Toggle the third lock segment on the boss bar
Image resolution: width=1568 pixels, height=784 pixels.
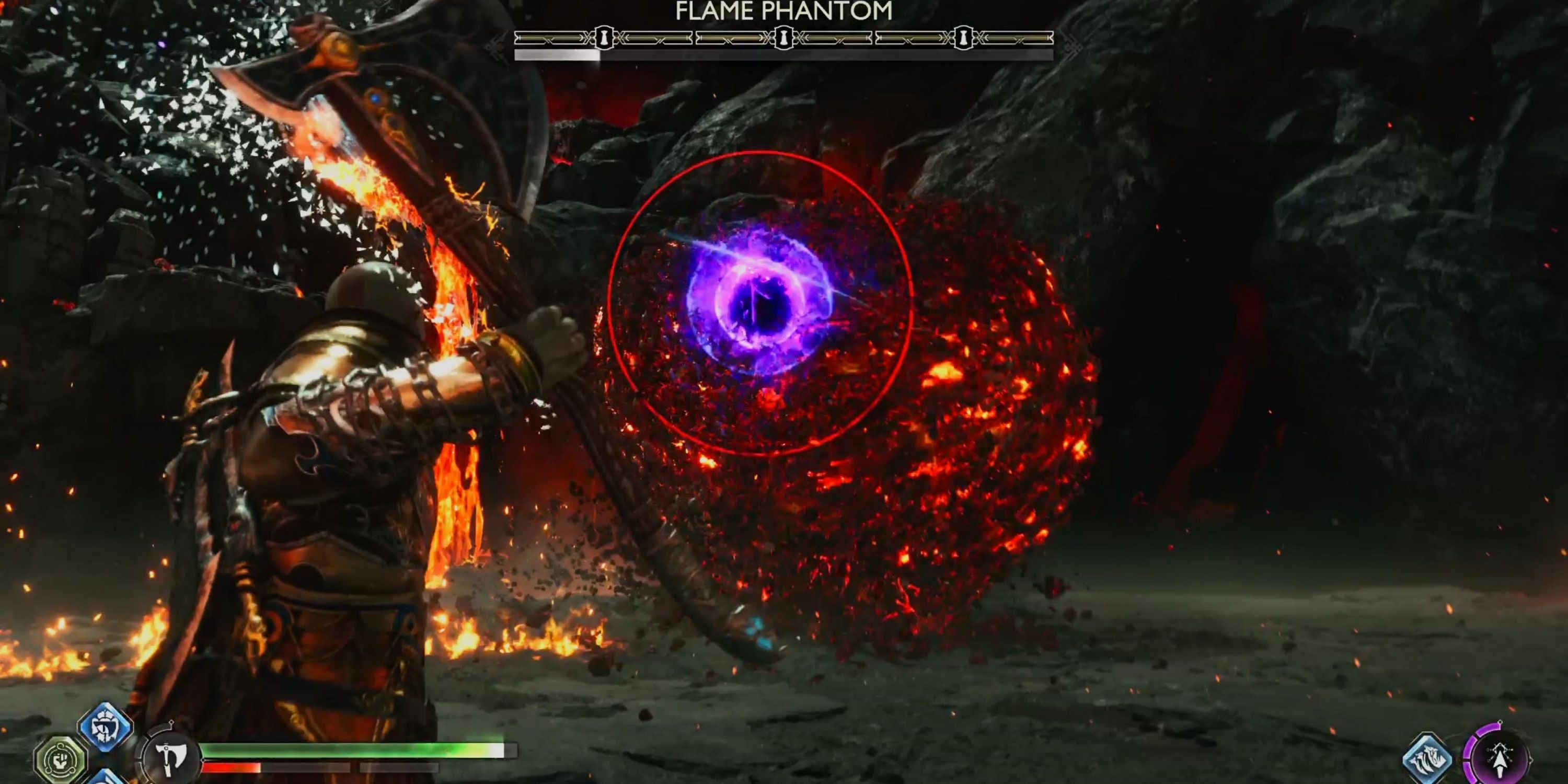[964, 37]
